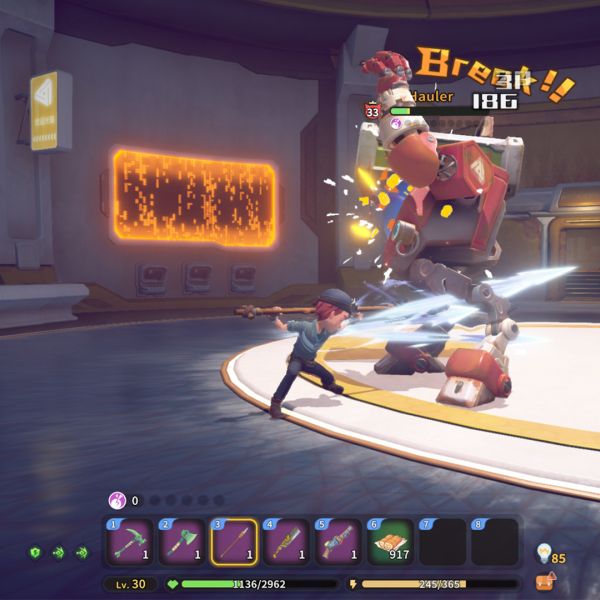
Task: Select the spear in hotbar slot 3
Action: pos(234,542)
